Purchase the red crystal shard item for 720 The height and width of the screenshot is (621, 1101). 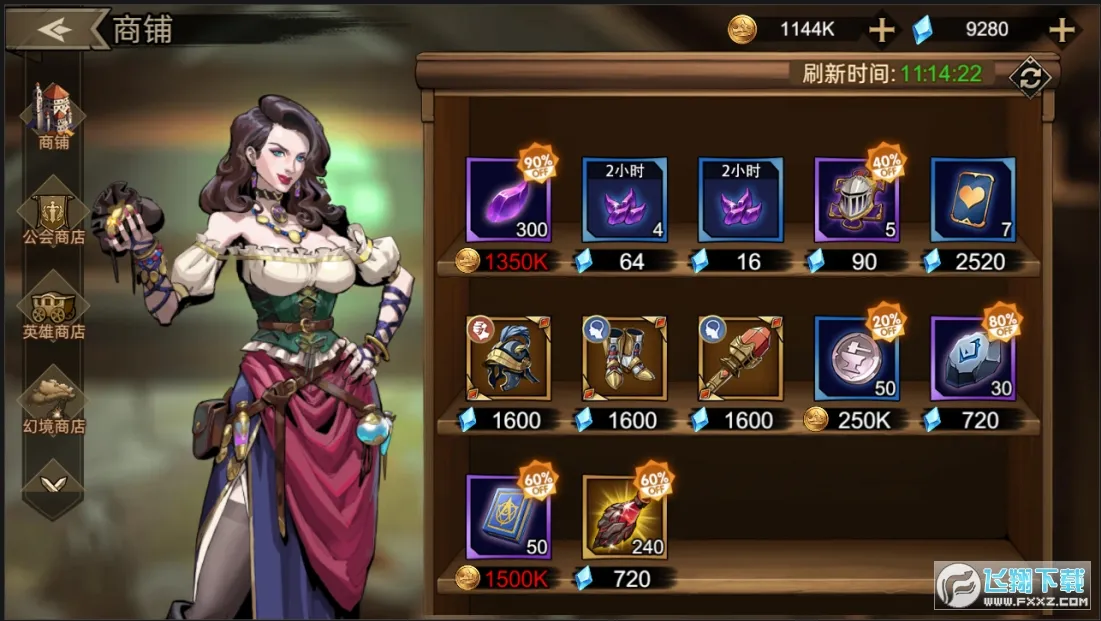tap(624, 516)
